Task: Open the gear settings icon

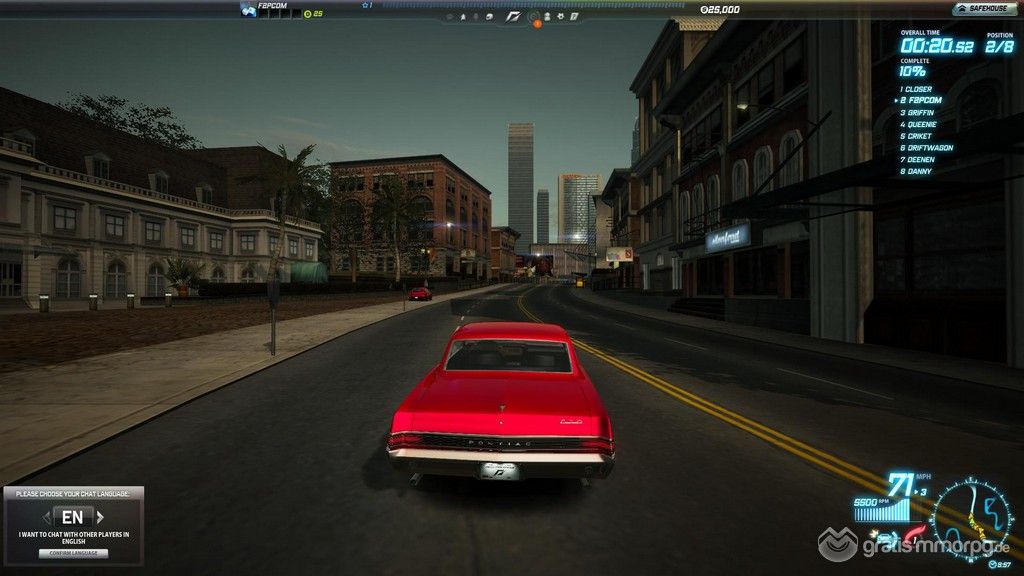Action: pyautogui.click(x=561, y=16)
